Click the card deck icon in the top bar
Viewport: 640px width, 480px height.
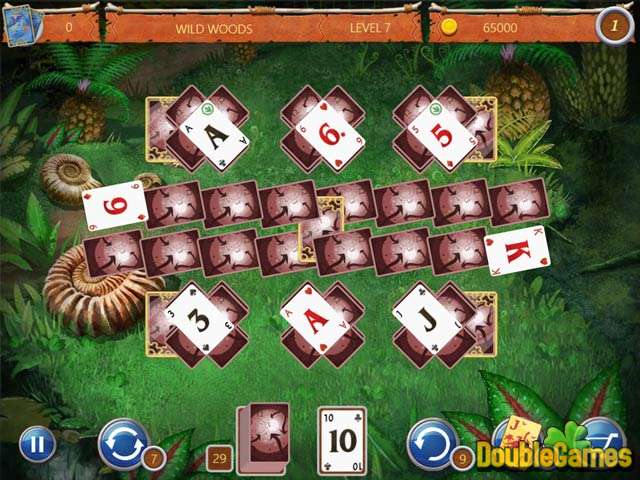click(22, 26)
